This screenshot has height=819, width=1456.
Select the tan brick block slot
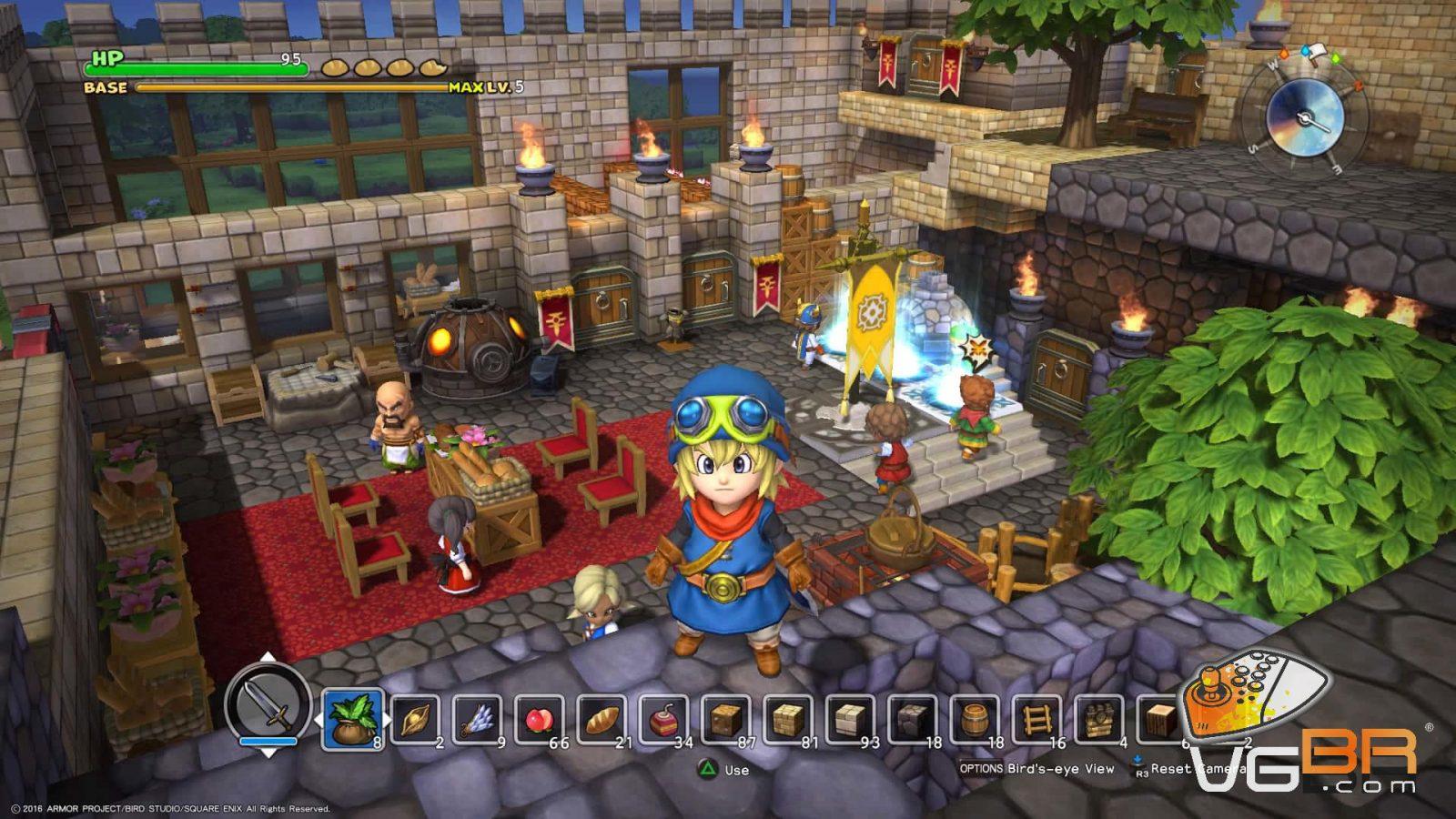click(790, 720)
